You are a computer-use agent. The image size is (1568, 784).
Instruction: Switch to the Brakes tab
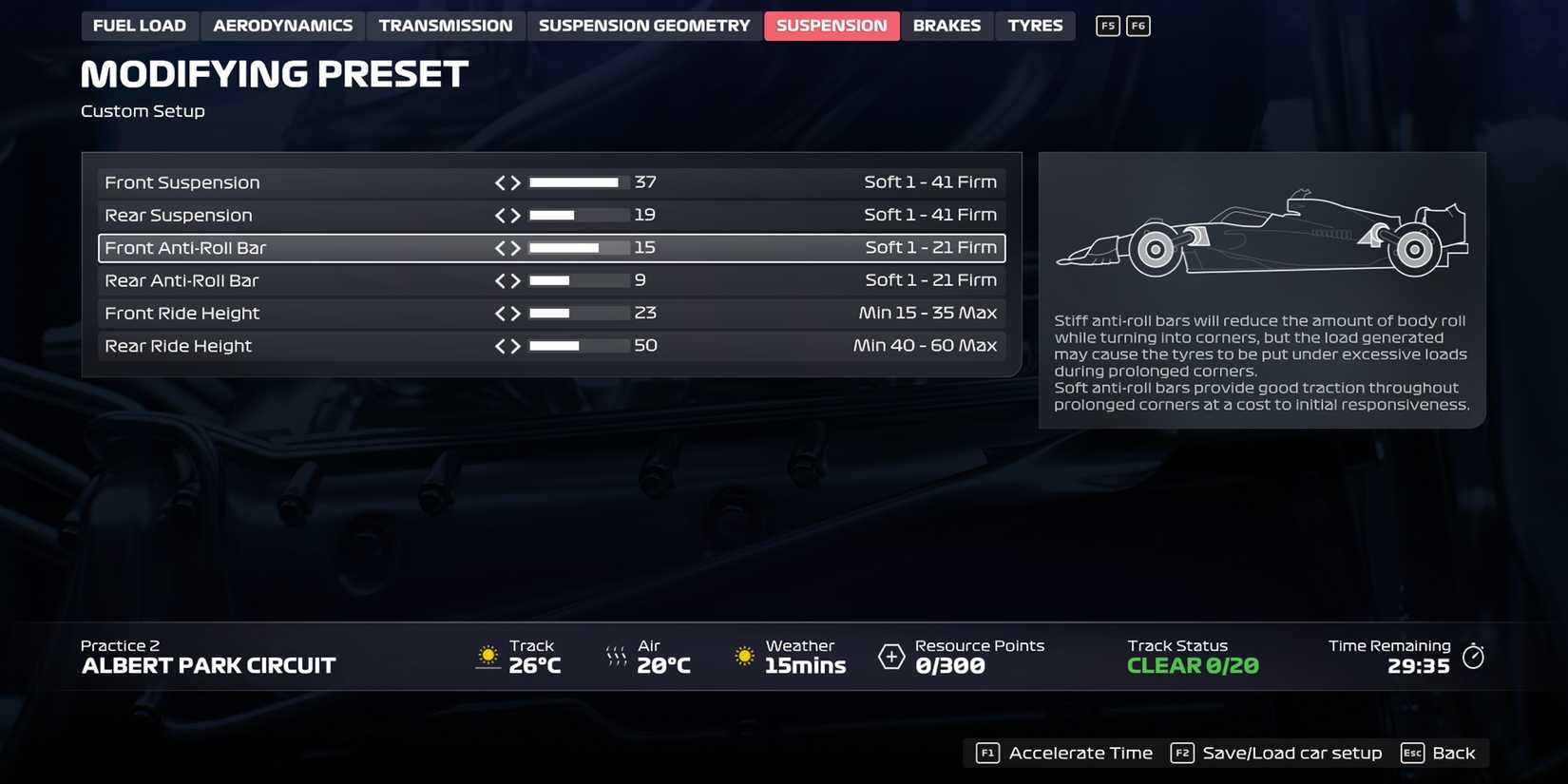pos(947,26)
